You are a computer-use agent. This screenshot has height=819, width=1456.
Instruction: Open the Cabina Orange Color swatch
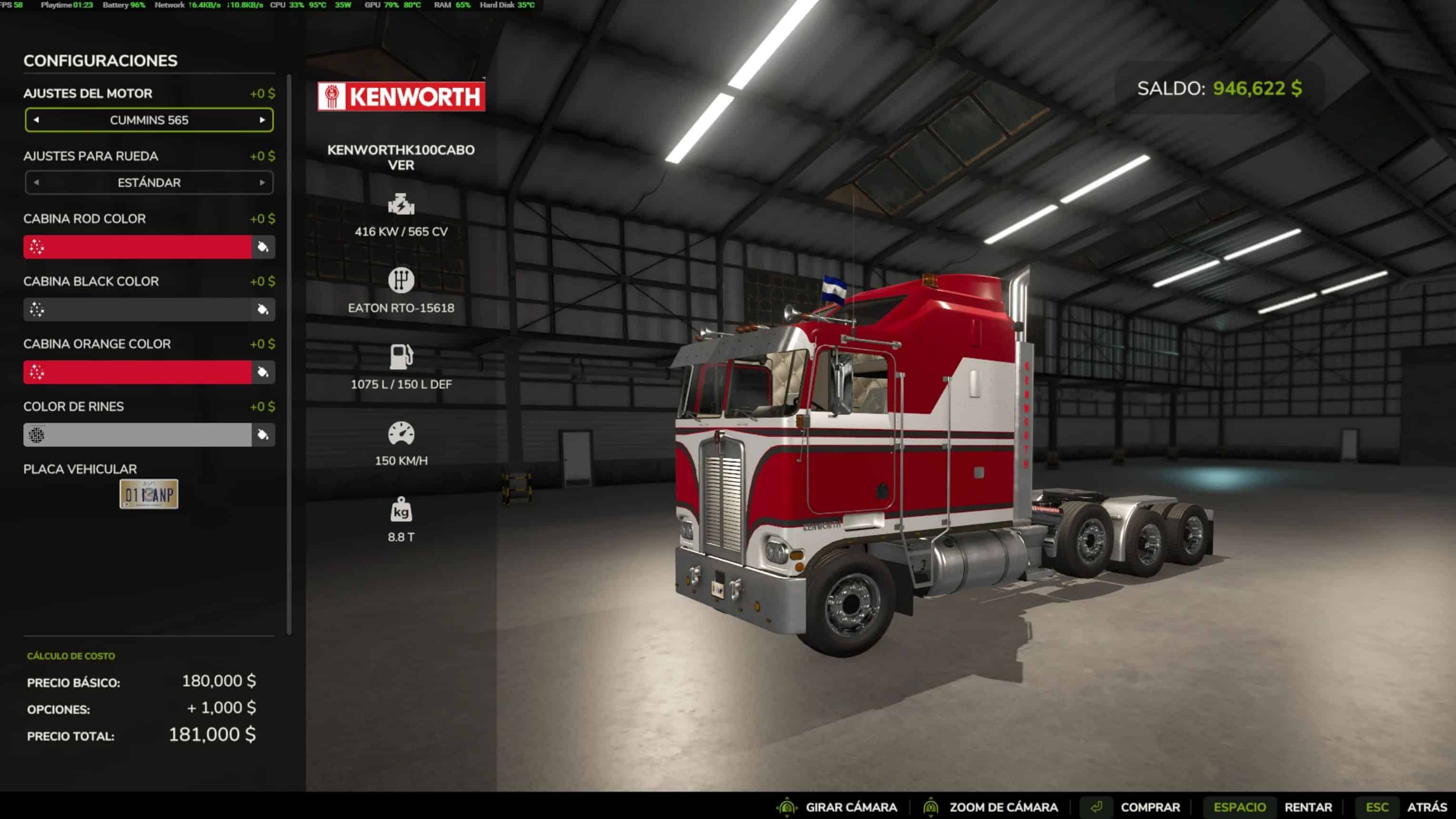[137, 373]
